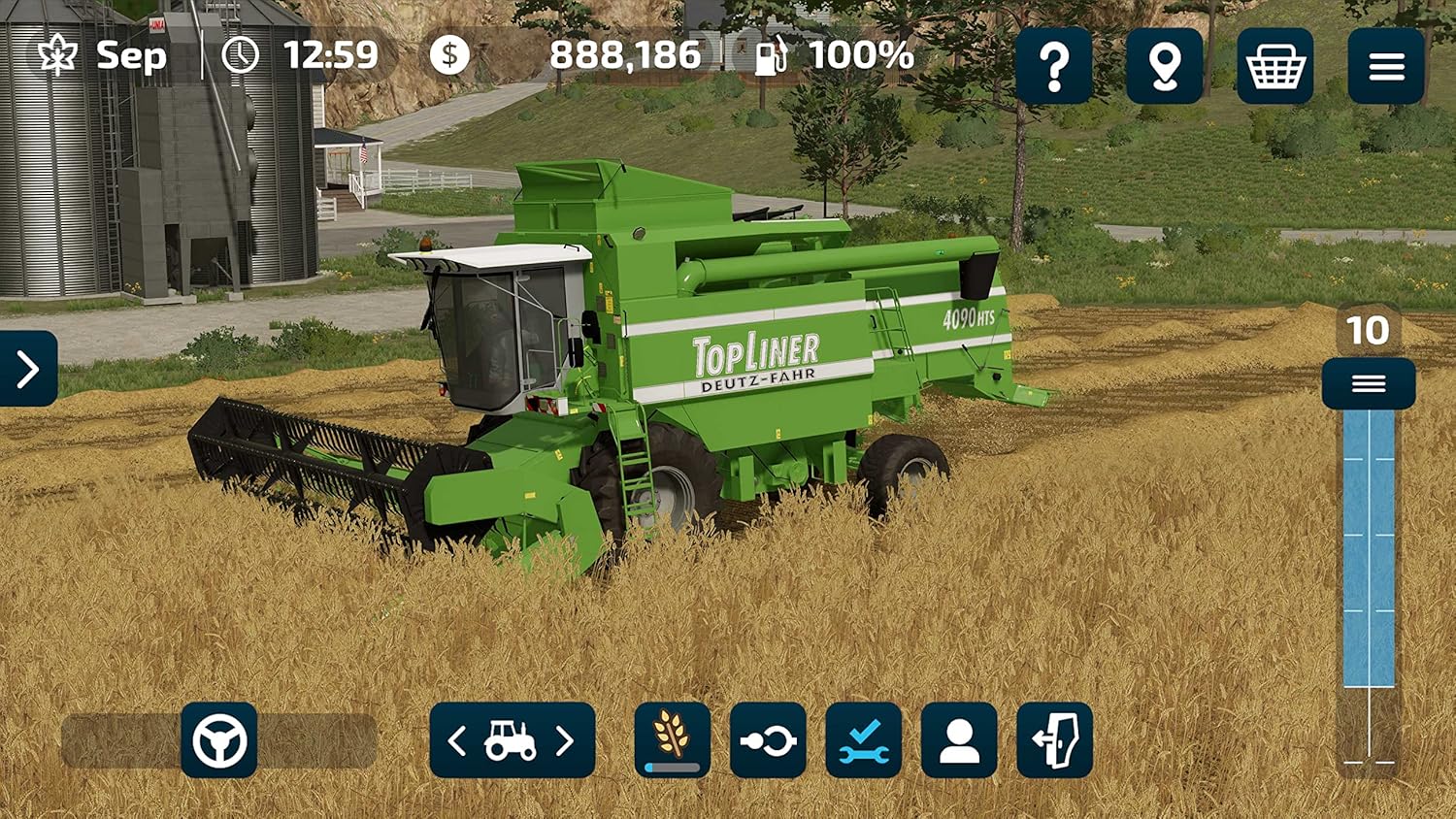Open the workshop repair tool
Image resolution: width=1456 pixels, height=819 pixels.
point(863,740)
